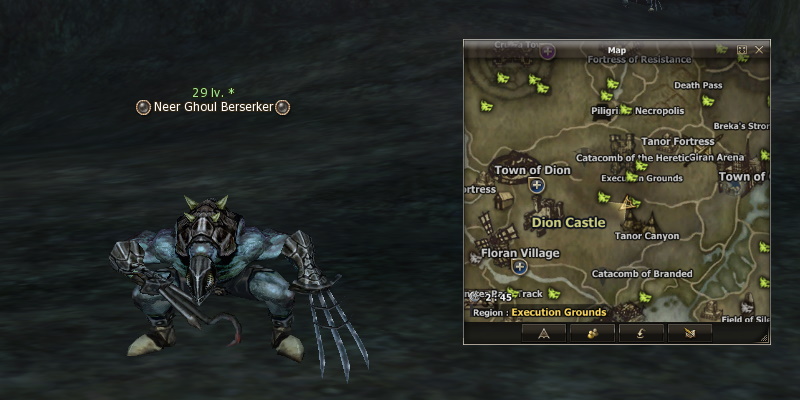The height and width of the screenshot is (400, 800).
Task: Select Dion Castle on the map
Action: [568, 222]
